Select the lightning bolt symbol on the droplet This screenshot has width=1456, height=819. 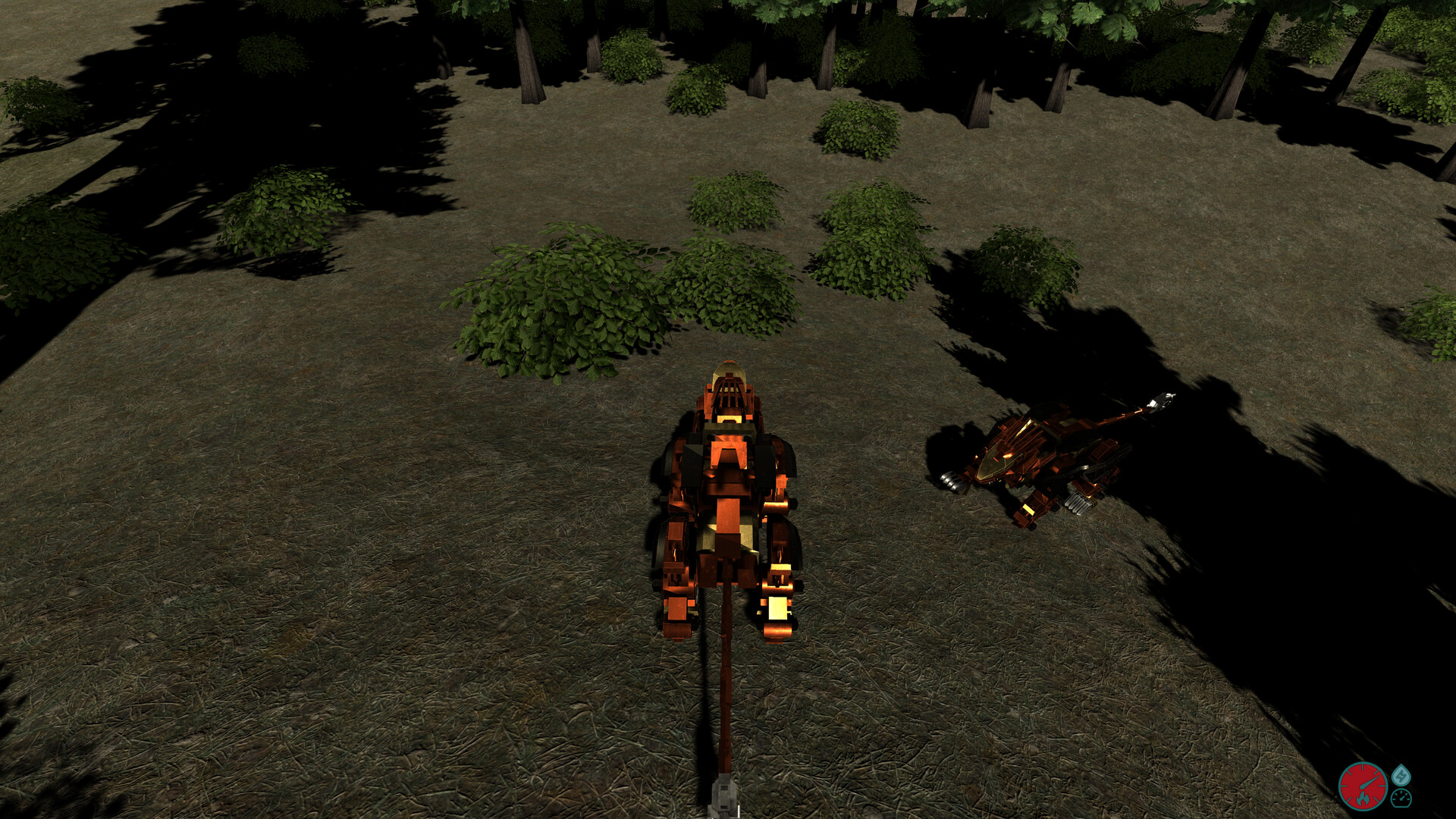(x=1402, y=776)
